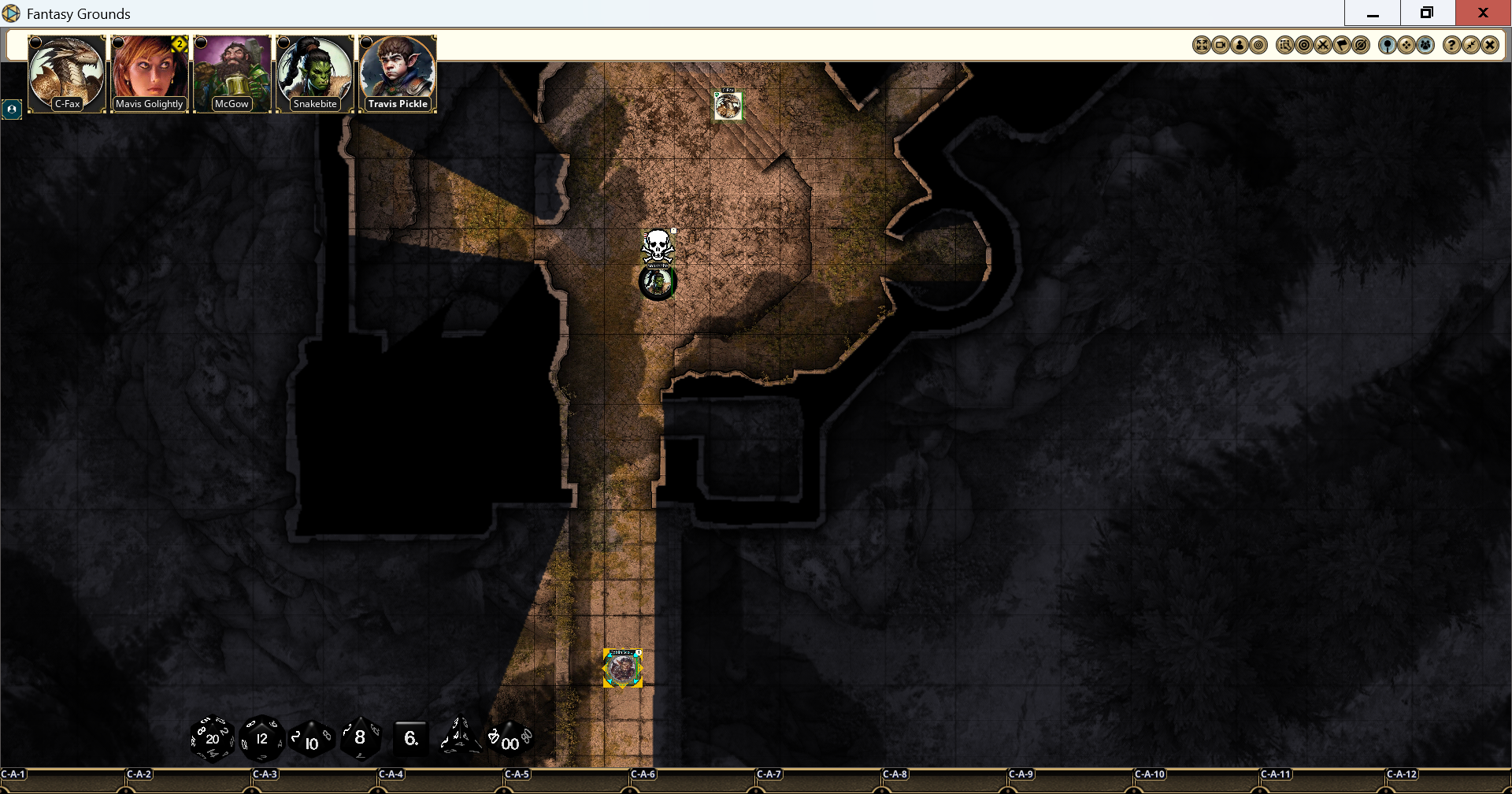Select Travis Pickle's portrait
1512x794 pixels.
coord(398,73)
